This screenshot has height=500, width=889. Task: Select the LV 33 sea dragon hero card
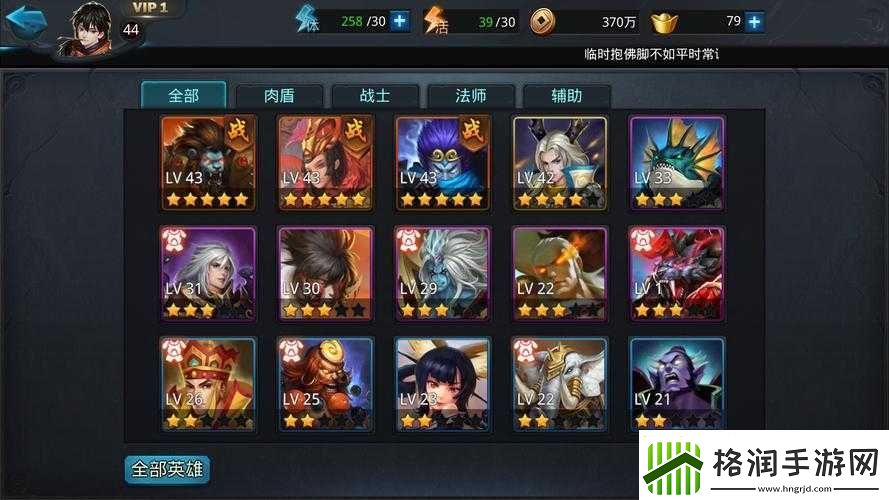pyautogui.click(x=676, y=163)
